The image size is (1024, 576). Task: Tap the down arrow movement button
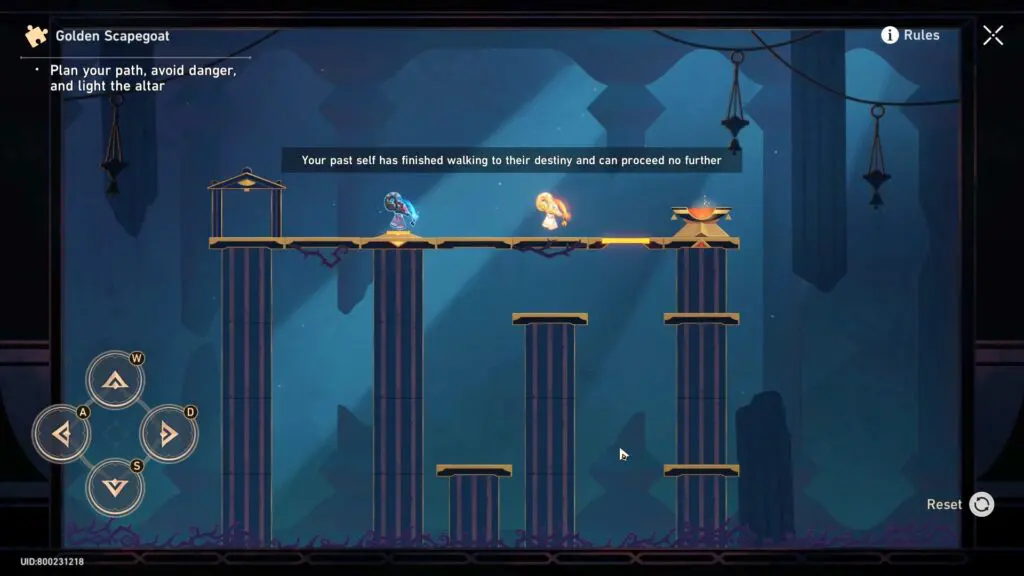pyautogui.click(x=115, y=487)
